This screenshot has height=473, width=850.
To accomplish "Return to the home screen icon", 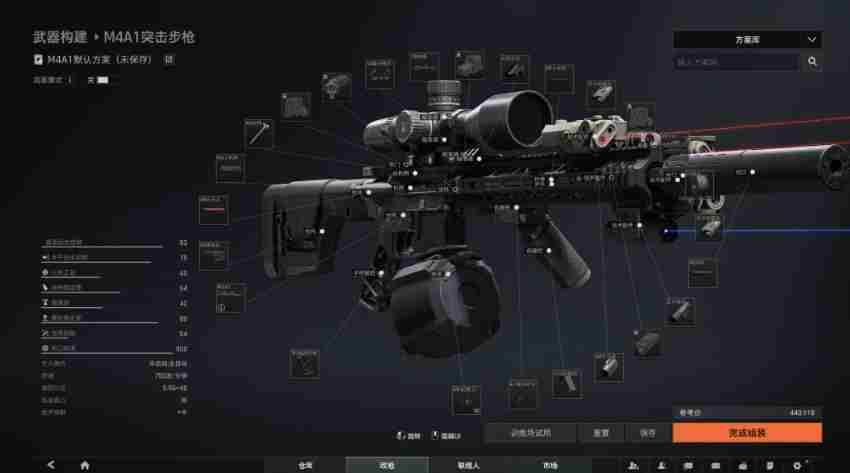I will (x=85, y=465).
